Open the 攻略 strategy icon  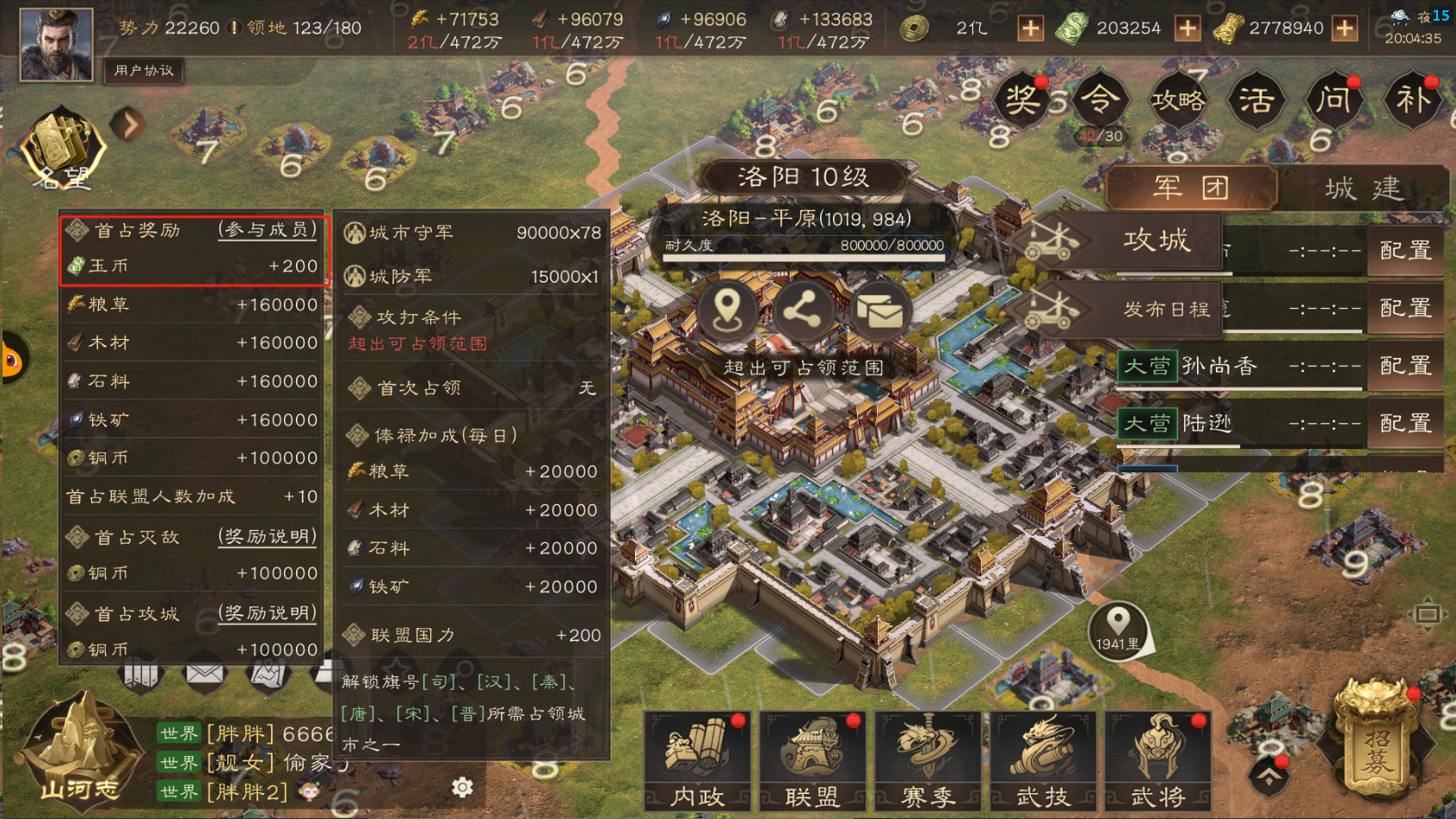(x=1178, y=101)
